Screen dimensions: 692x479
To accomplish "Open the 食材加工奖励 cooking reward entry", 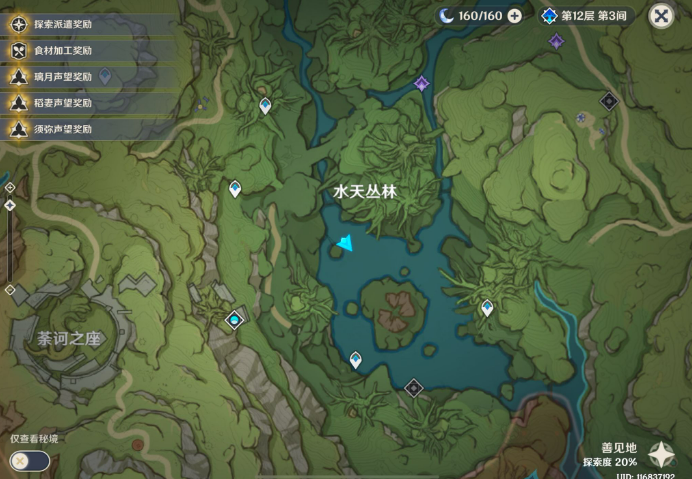I will coord(60,50).
